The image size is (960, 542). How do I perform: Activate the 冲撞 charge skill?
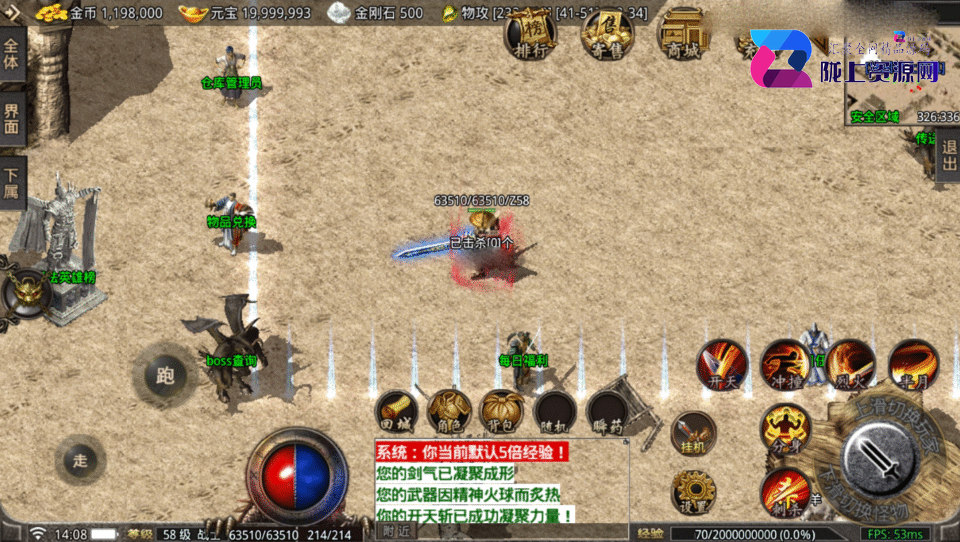pyautogui.click(x=785, y=364)
